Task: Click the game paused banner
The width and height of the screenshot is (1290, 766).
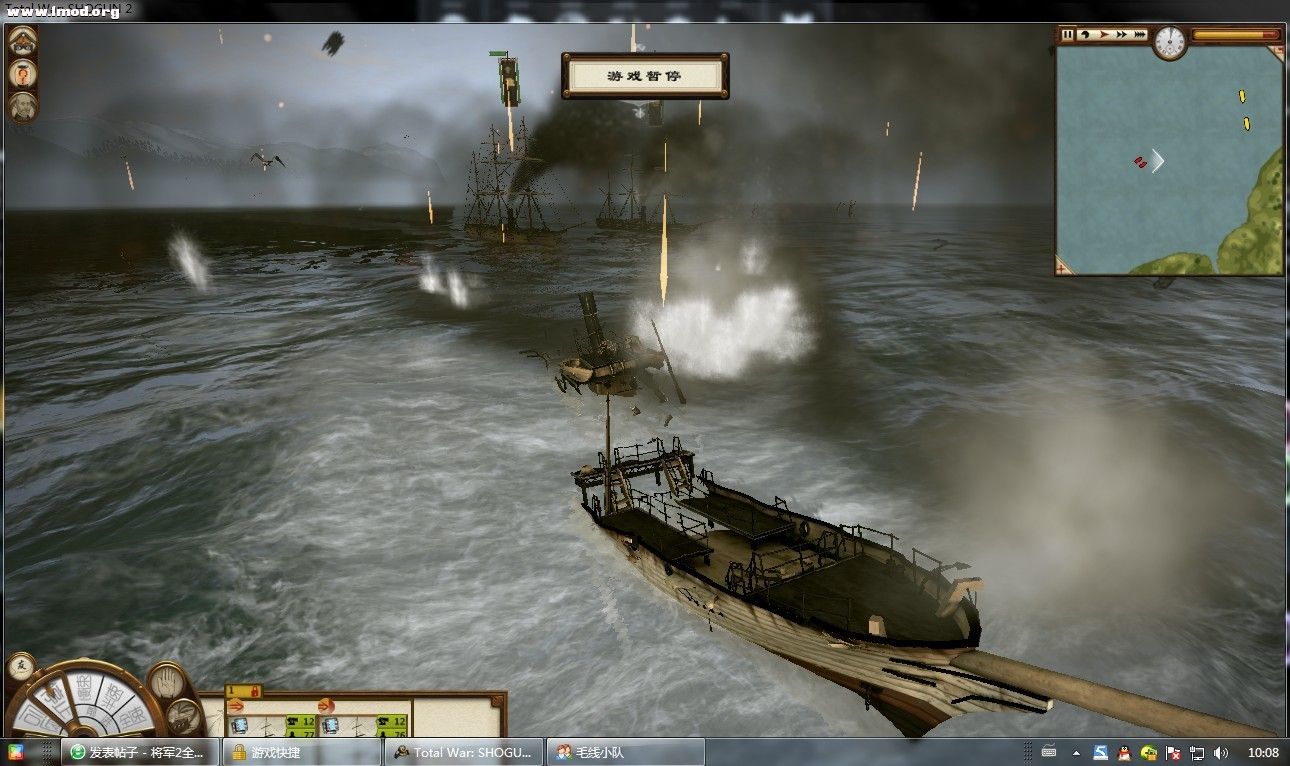Action: coord(644,76)
